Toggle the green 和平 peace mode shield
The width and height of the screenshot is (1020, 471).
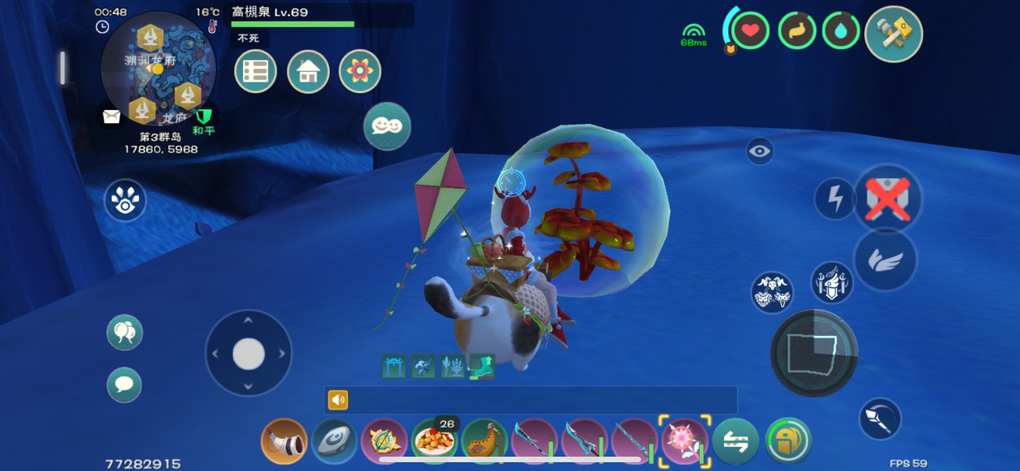point(204,117)
